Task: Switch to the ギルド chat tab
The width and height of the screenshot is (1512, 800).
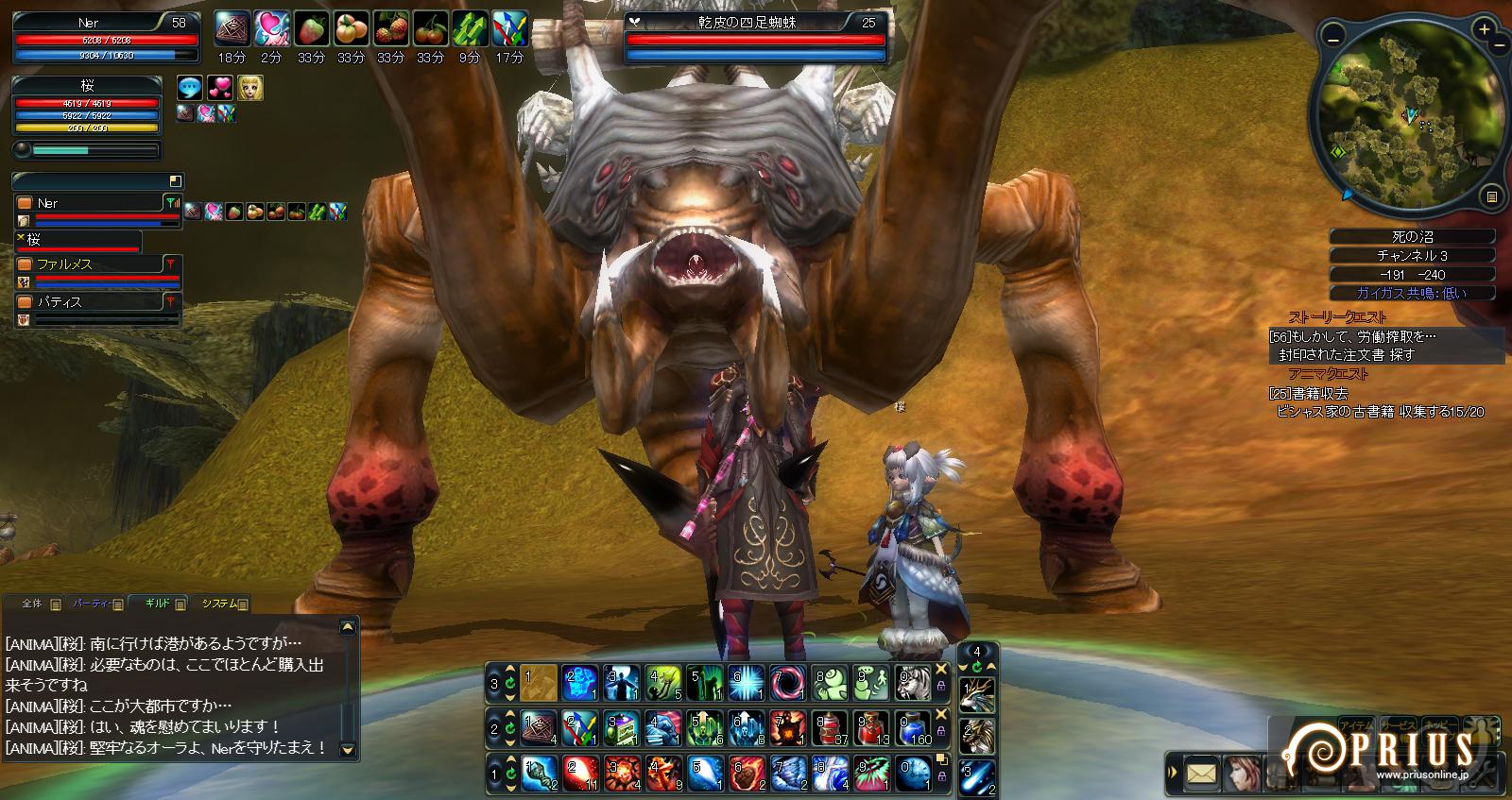Action: 158,604
